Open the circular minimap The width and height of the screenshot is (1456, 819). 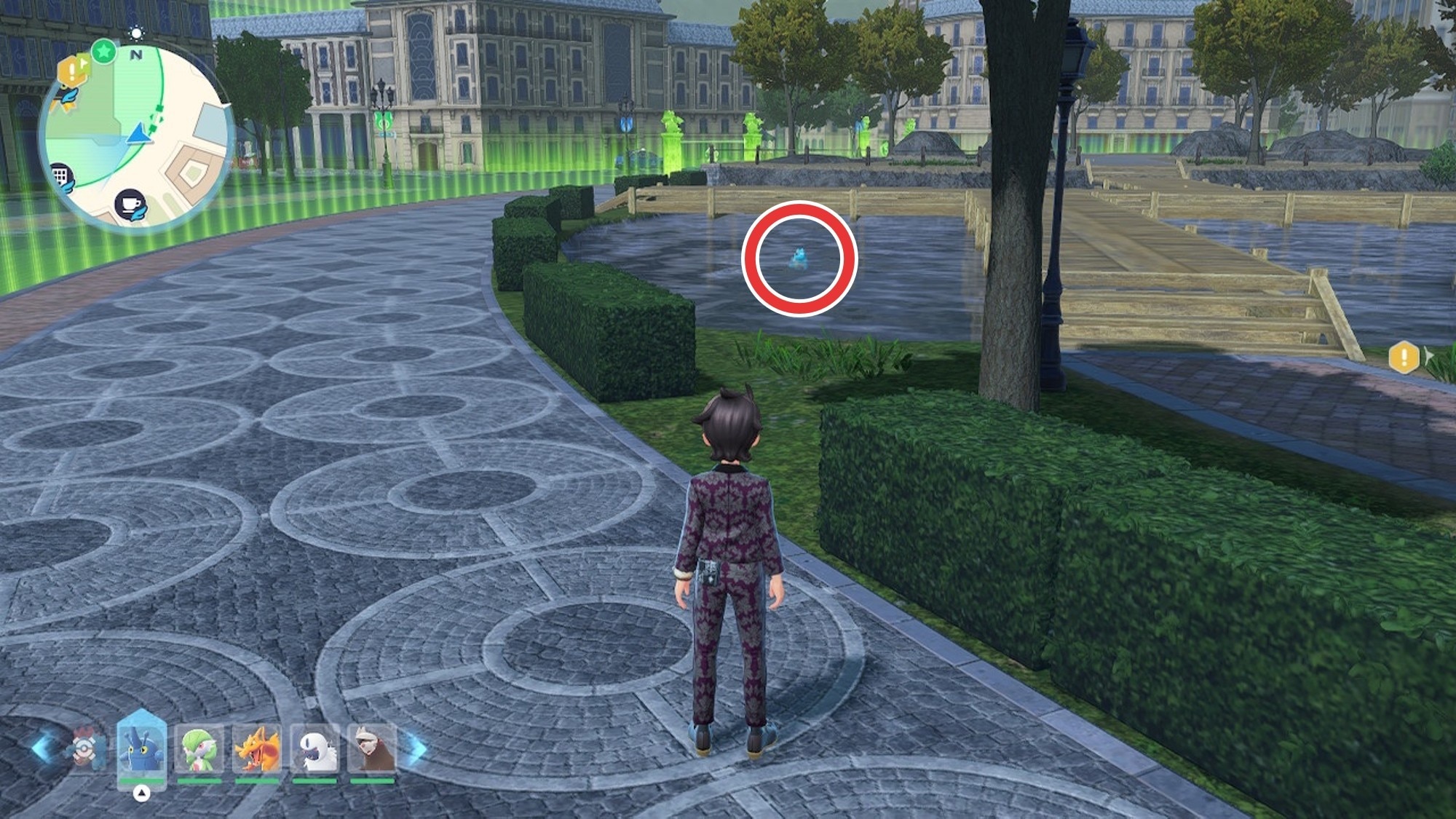(x=135, y=135)
